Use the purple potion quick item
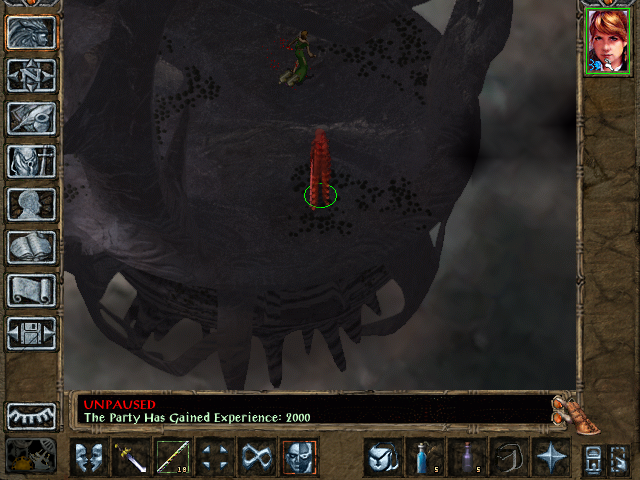Screen dimensions: 640x480 (466, 458)
